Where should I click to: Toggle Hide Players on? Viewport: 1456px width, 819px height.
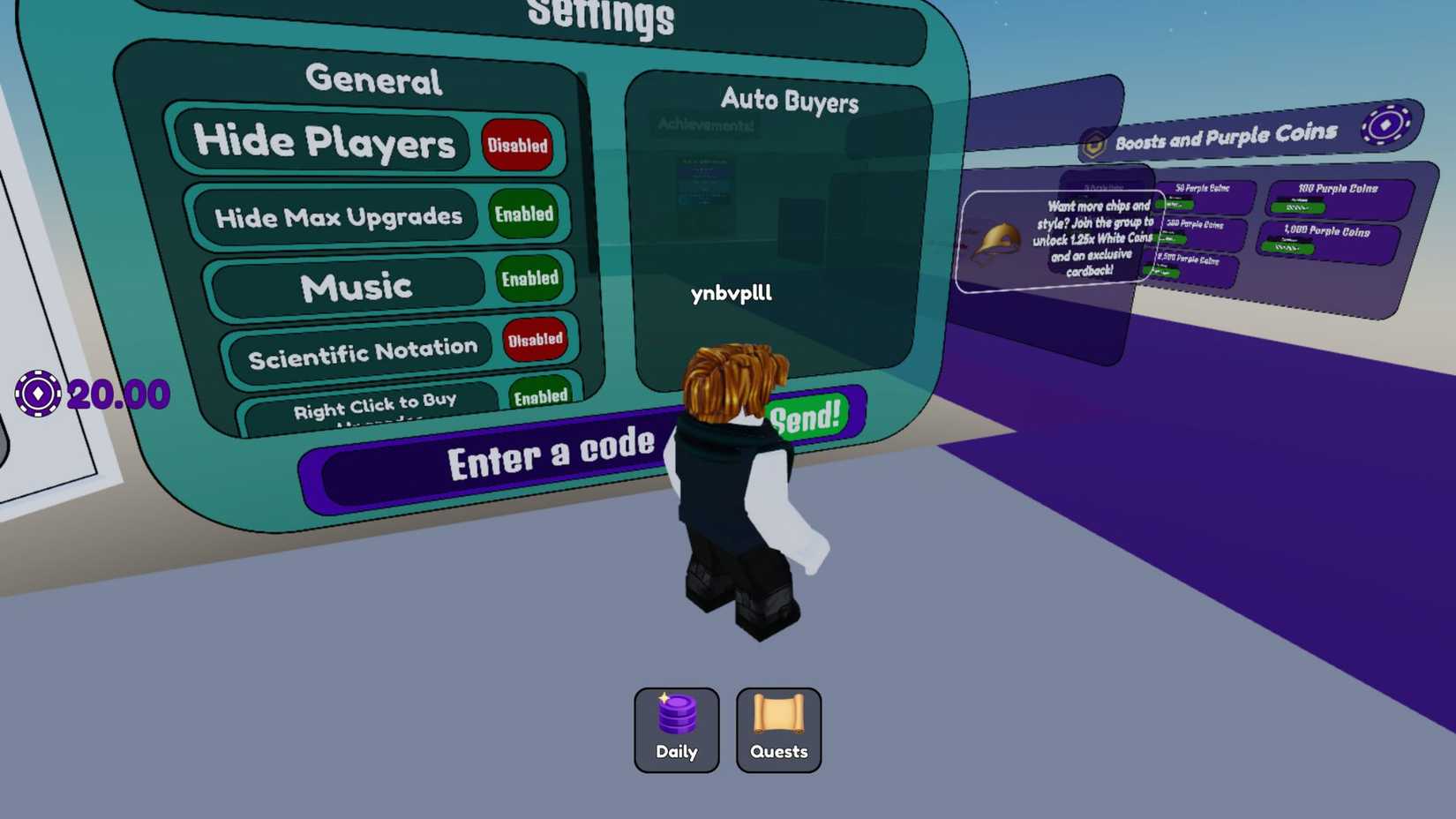tap(517, 146)
